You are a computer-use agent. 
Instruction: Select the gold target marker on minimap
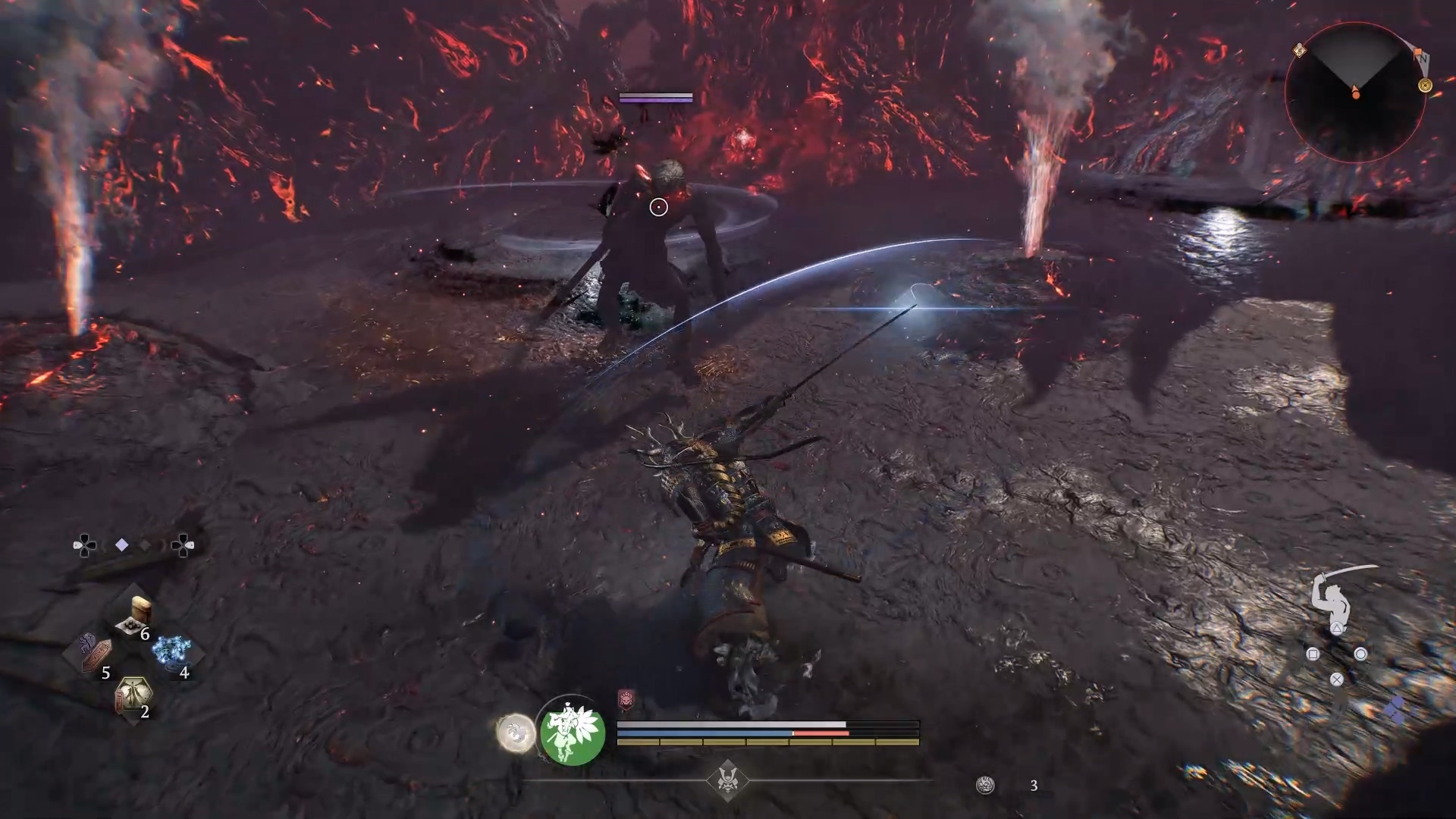coord(1425,86)
